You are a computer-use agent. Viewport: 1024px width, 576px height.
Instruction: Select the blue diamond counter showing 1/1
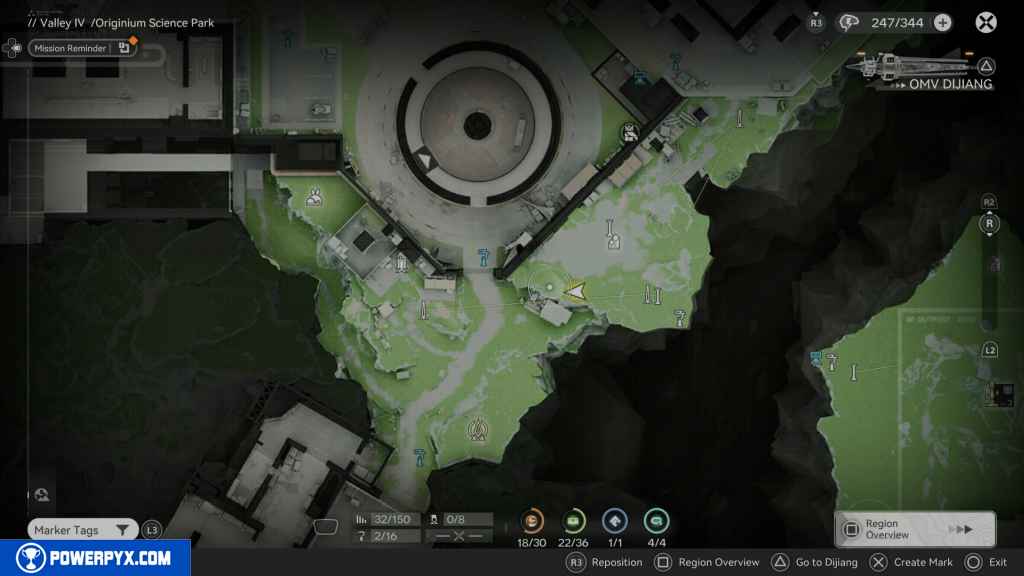point(615,521)
